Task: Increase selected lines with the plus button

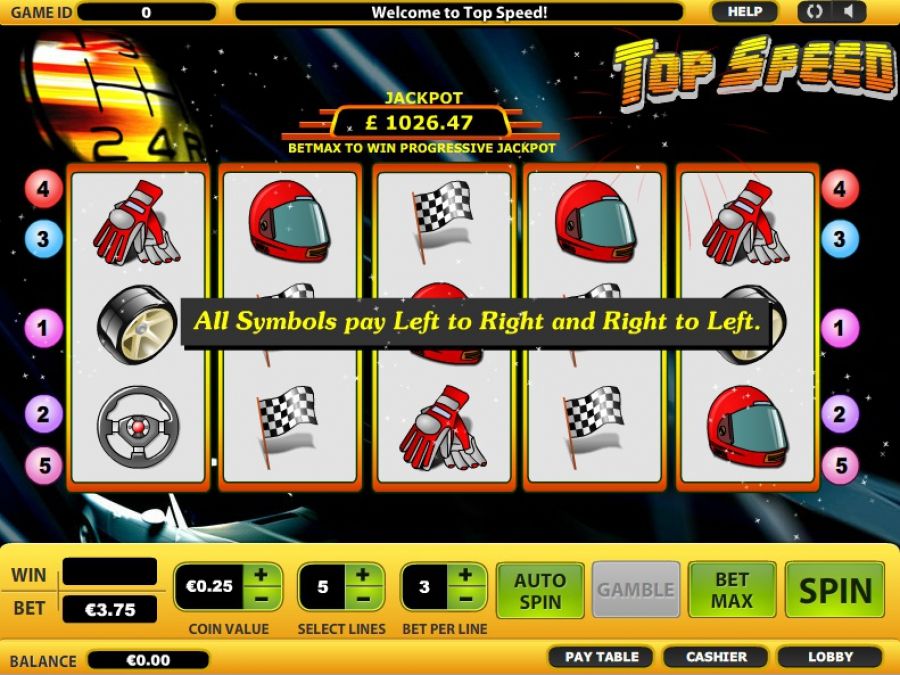Action: point(363,575)
